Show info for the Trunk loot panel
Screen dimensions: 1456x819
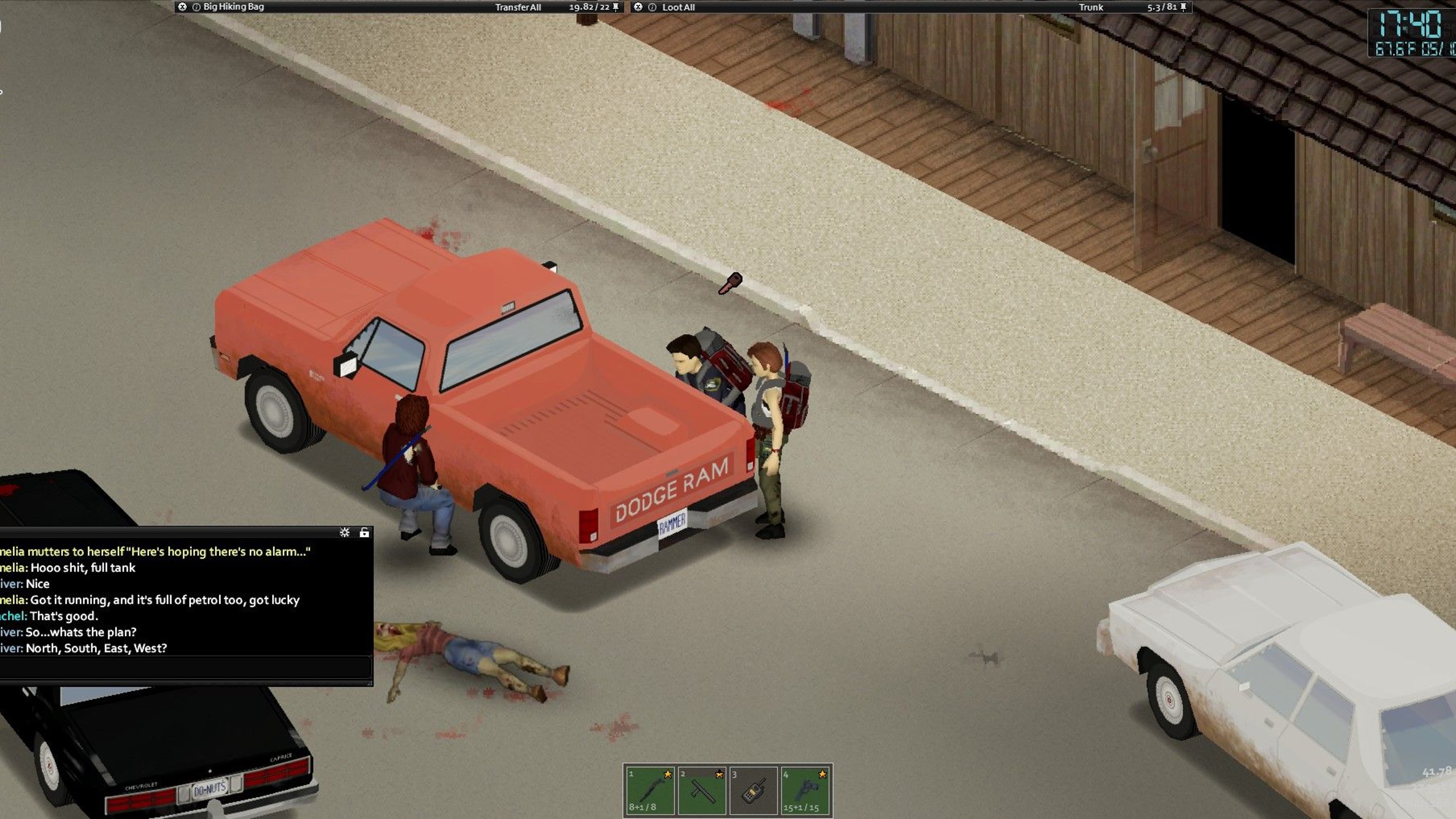pos(652,8)
